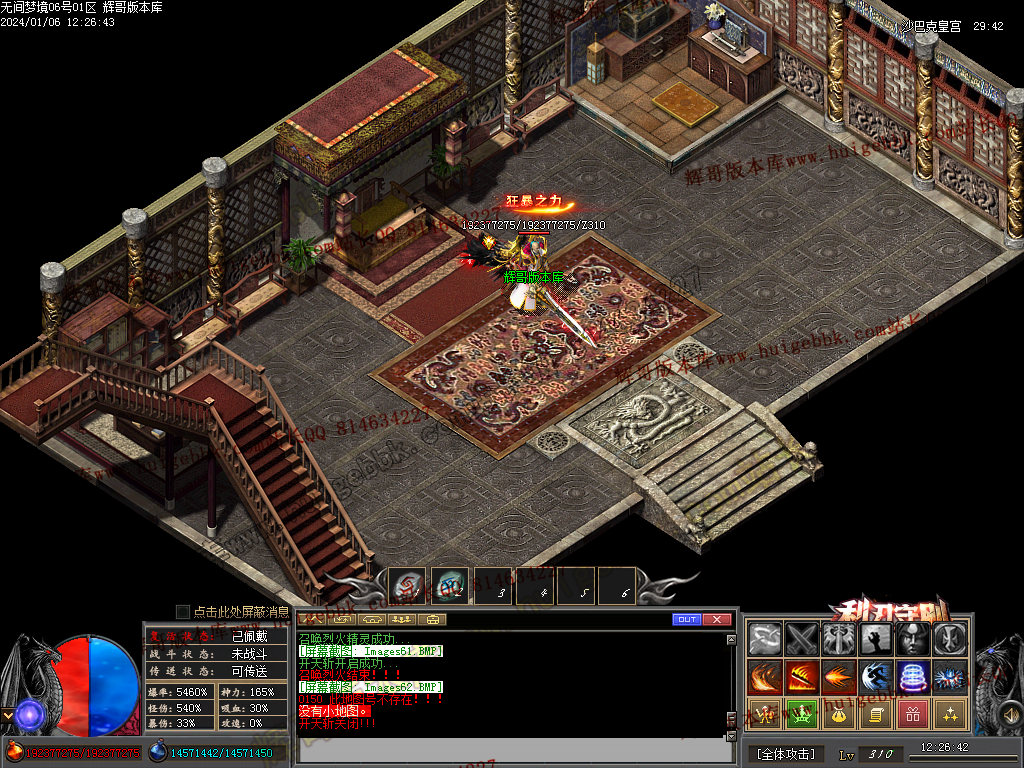This screenshot has height=768, width=1024.
Task: Tick the 点击此处屏蔽消息 checkbox
Action: pyautogui.click(x=183, y=611)
